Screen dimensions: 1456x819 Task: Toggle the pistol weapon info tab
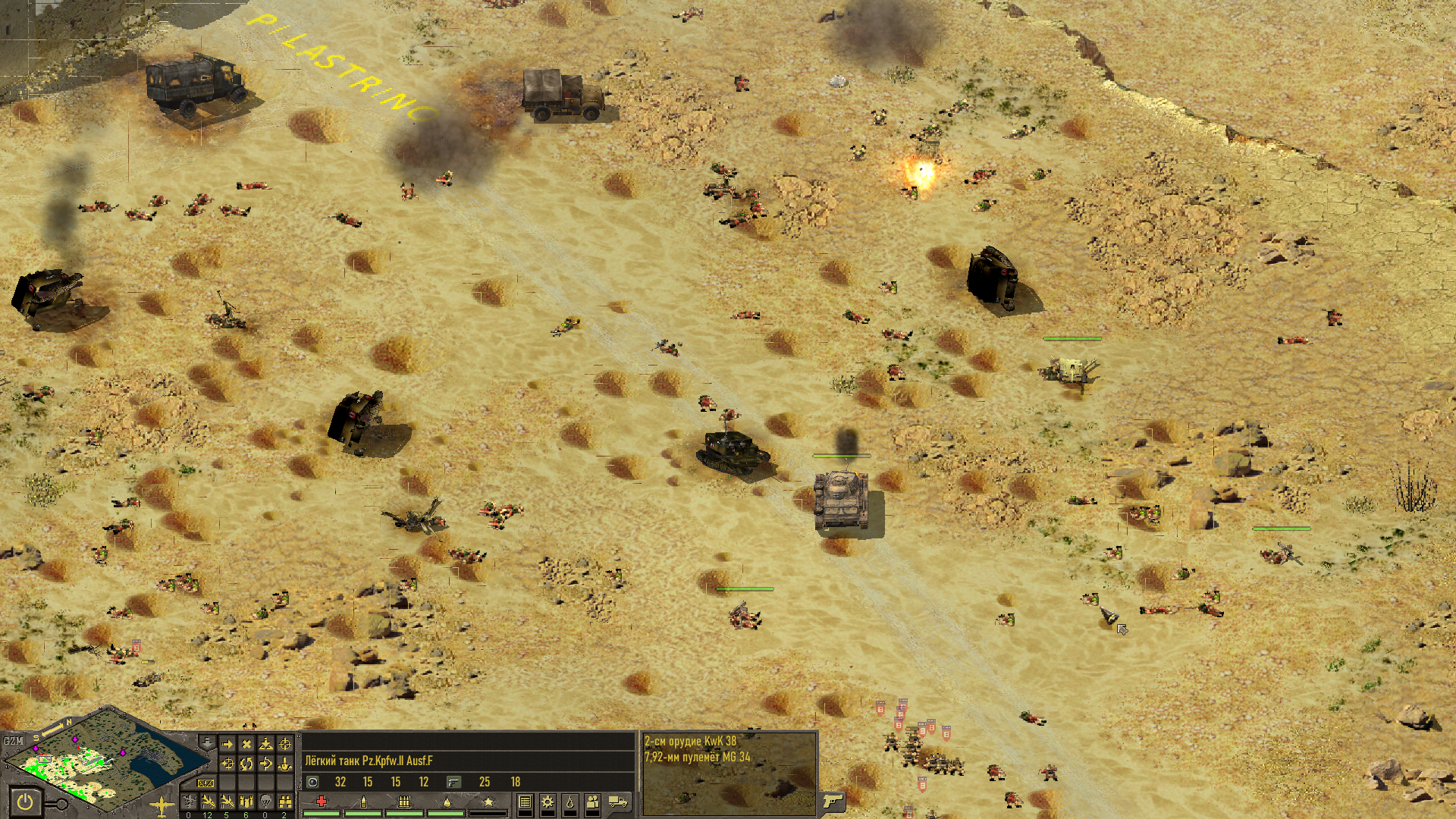click(x=833, y=801)
